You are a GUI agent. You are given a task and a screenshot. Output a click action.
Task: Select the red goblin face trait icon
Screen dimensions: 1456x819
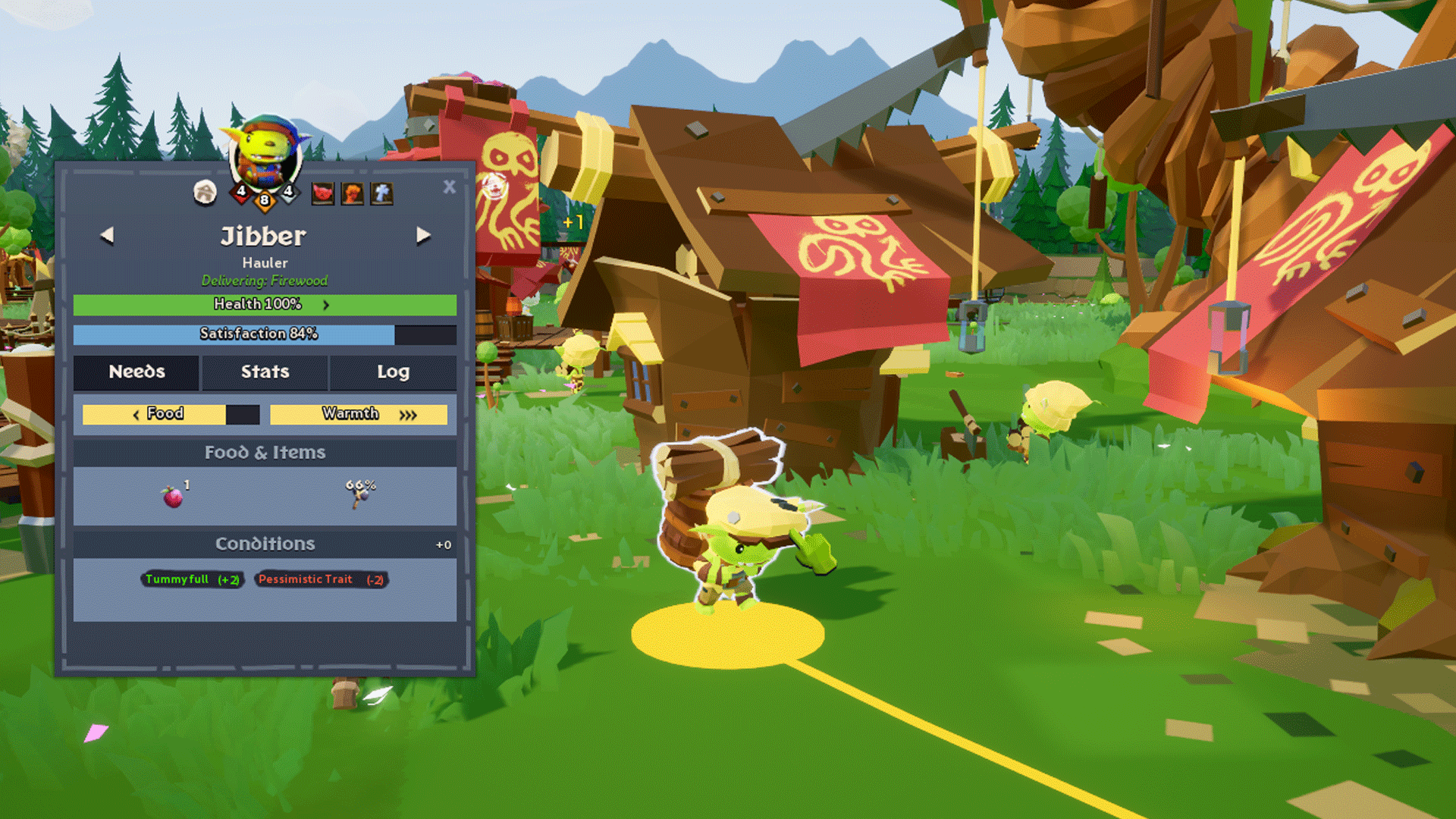pyautogui.click(x=323, y=193)
